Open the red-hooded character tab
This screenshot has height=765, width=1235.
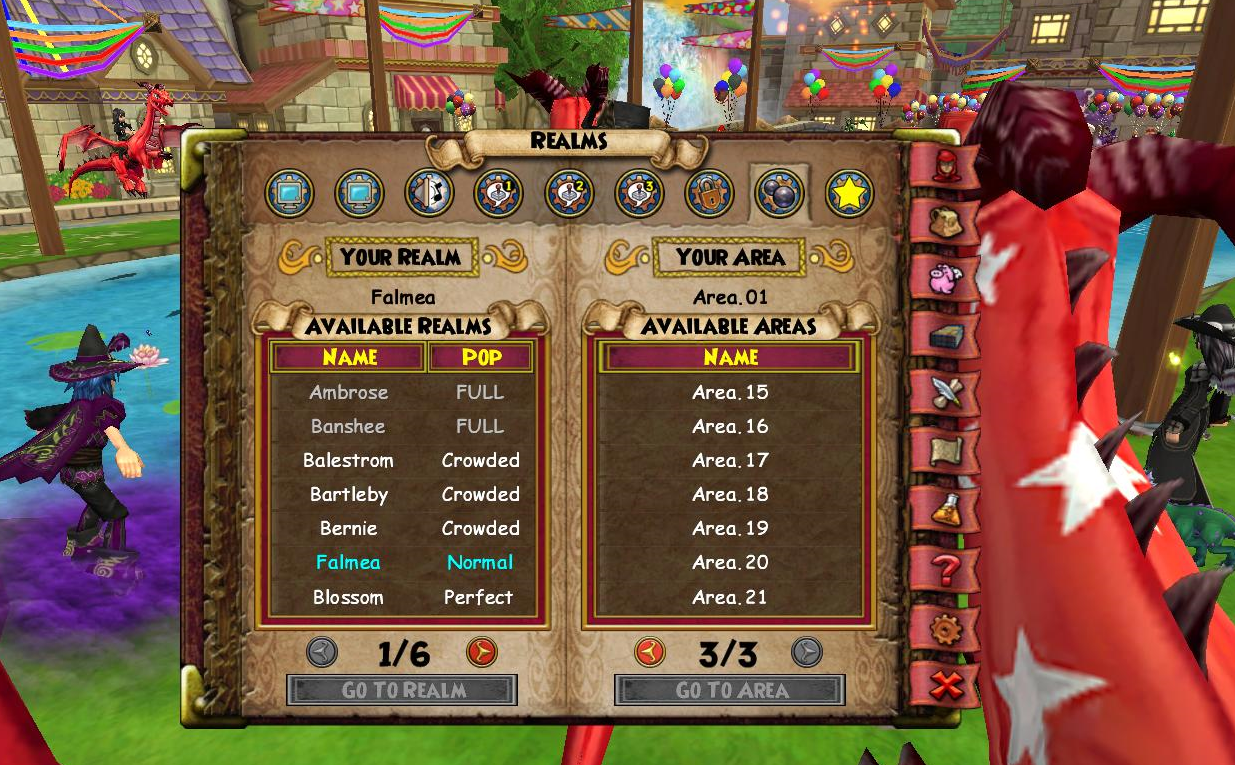[x=944, y=165]
